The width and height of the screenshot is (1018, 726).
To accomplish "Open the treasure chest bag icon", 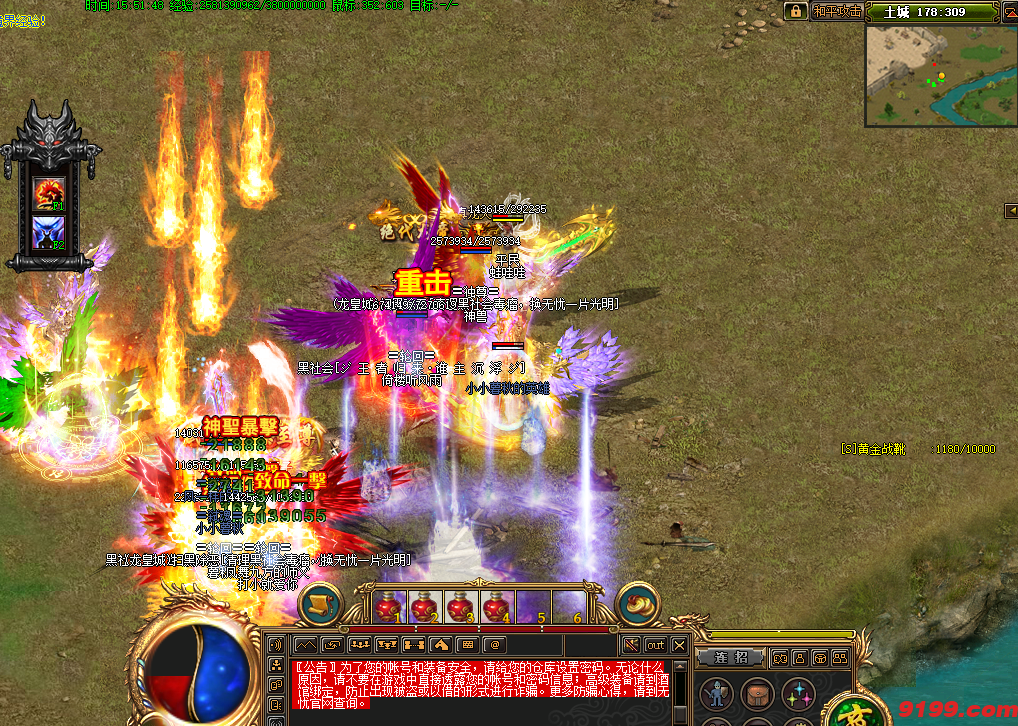I will click(757, 694).
